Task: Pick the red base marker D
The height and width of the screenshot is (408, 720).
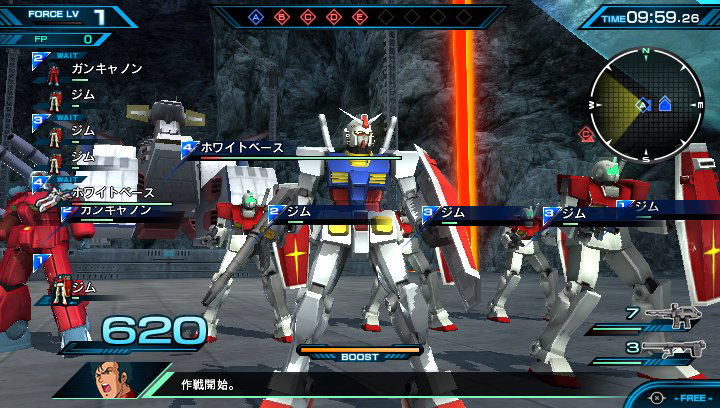Action: pos(333,17)
